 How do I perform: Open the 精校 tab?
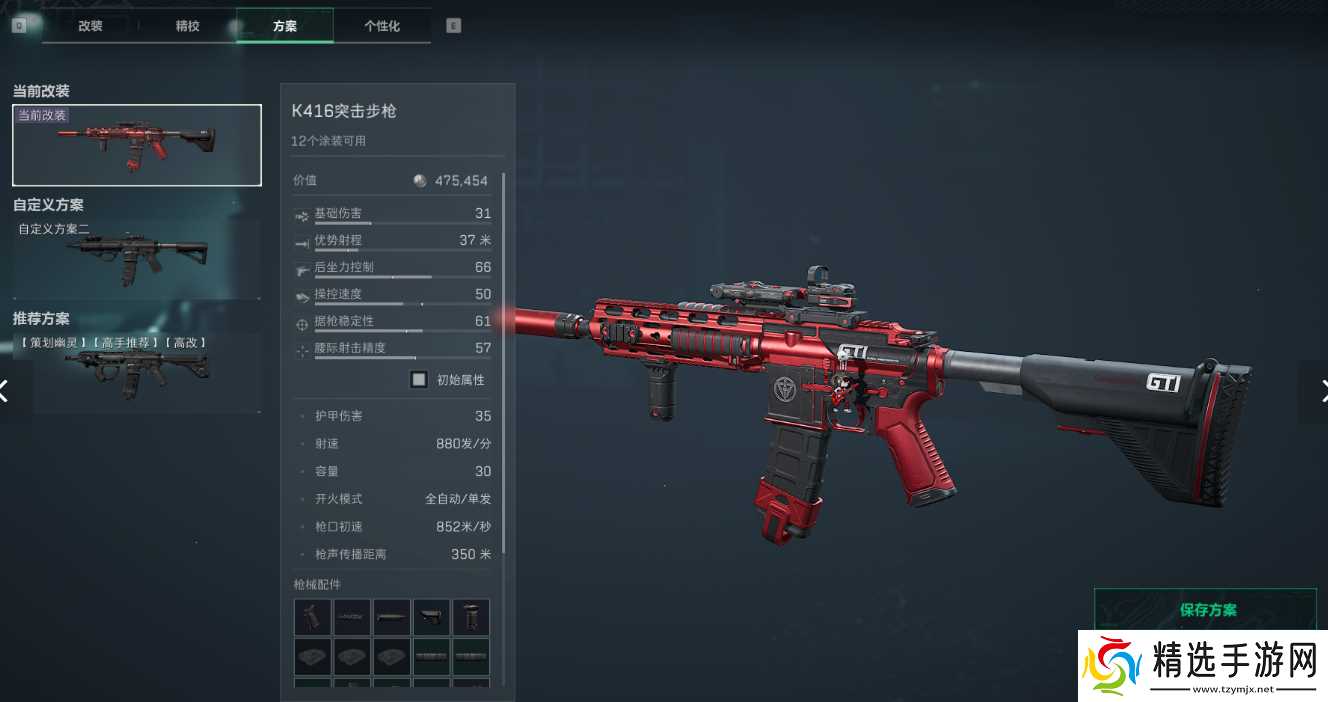(x=188, y=26)
